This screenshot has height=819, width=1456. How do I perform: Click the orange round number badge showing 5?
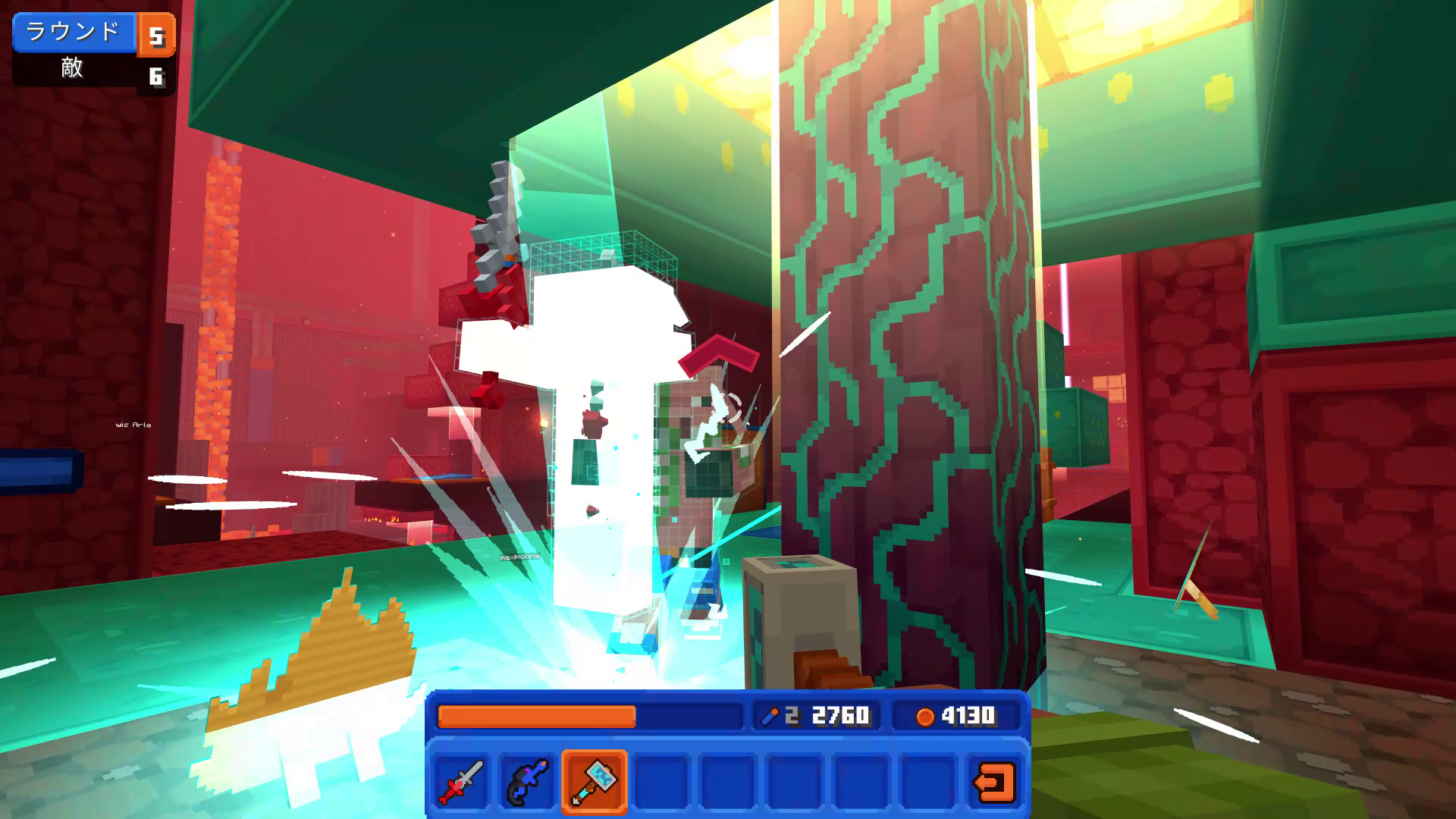point(156,32)
